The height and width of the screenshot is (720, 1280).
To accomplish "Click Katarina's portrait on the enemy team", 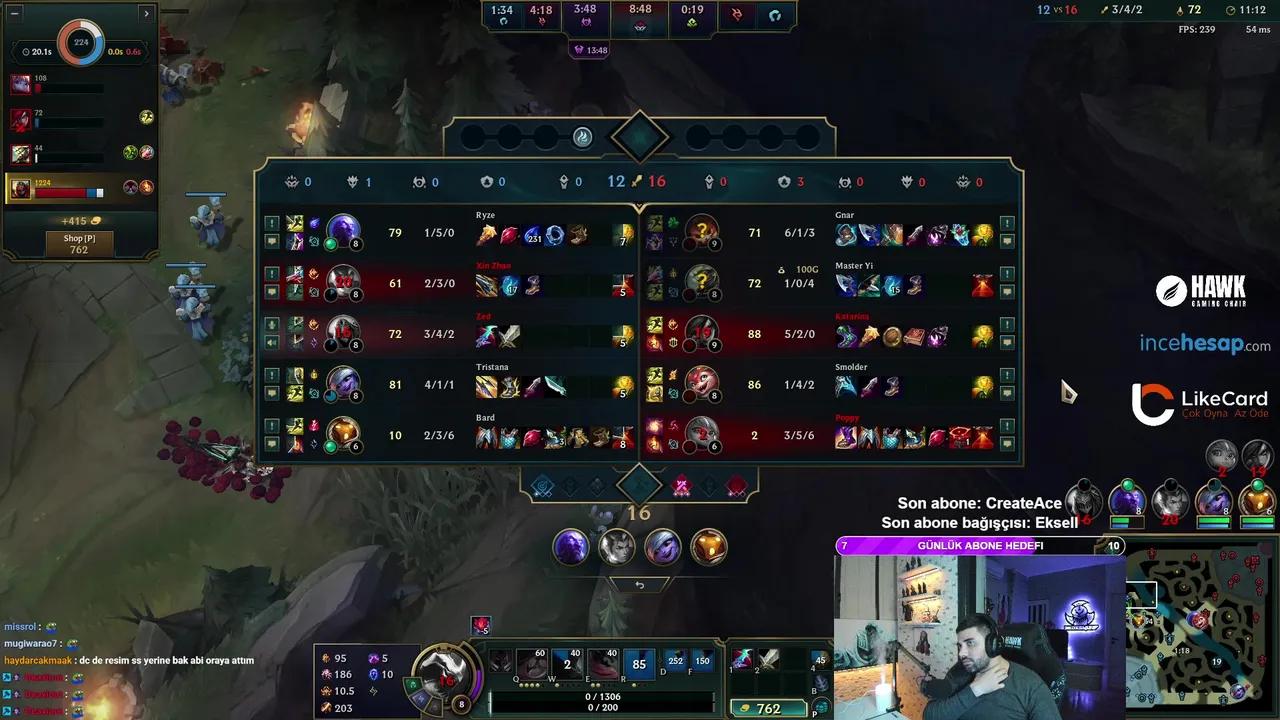I will pos(703,334).
